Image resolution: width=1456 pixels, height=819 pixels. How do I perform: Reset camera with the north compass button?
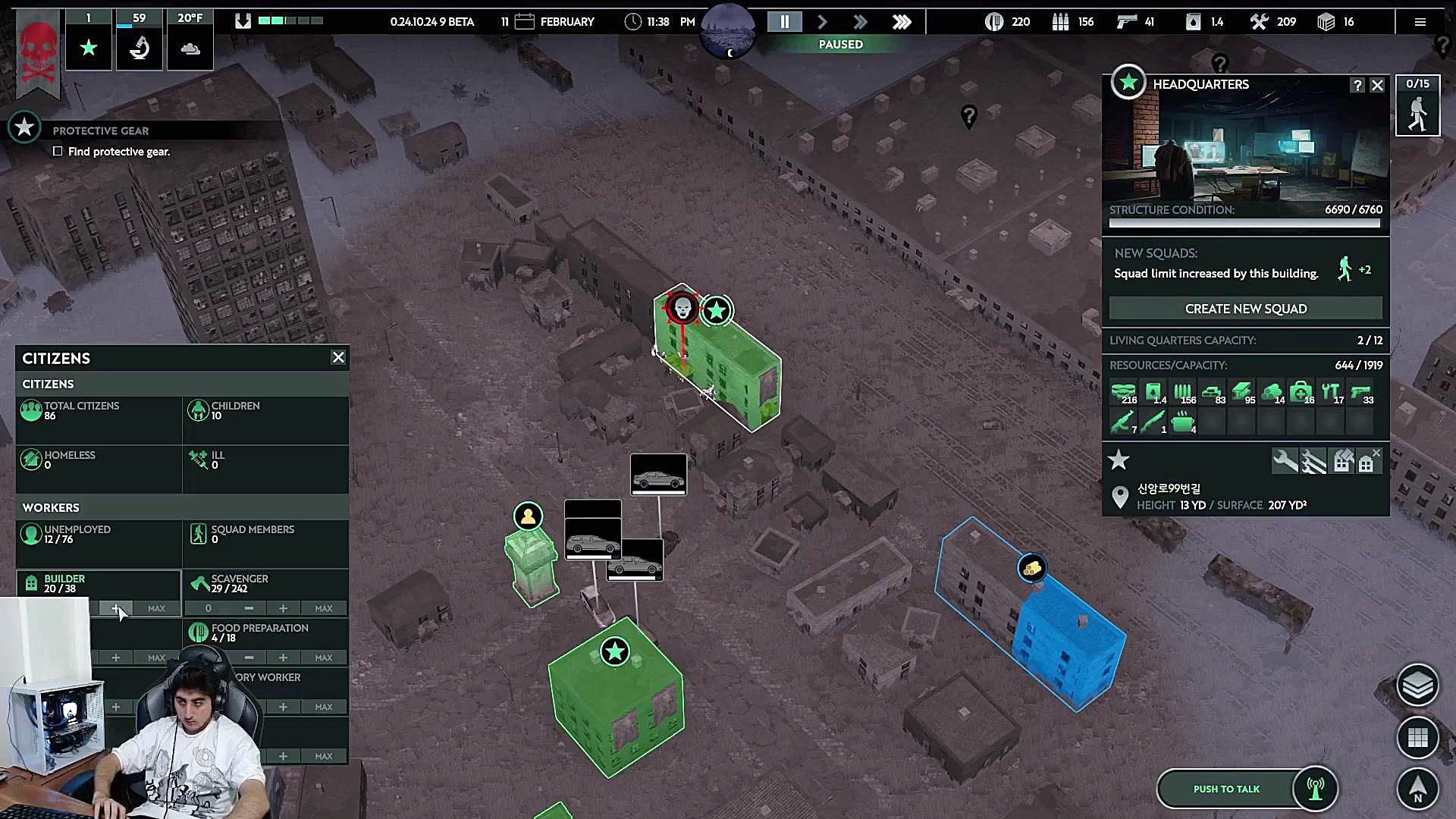tap(1417, 789)
